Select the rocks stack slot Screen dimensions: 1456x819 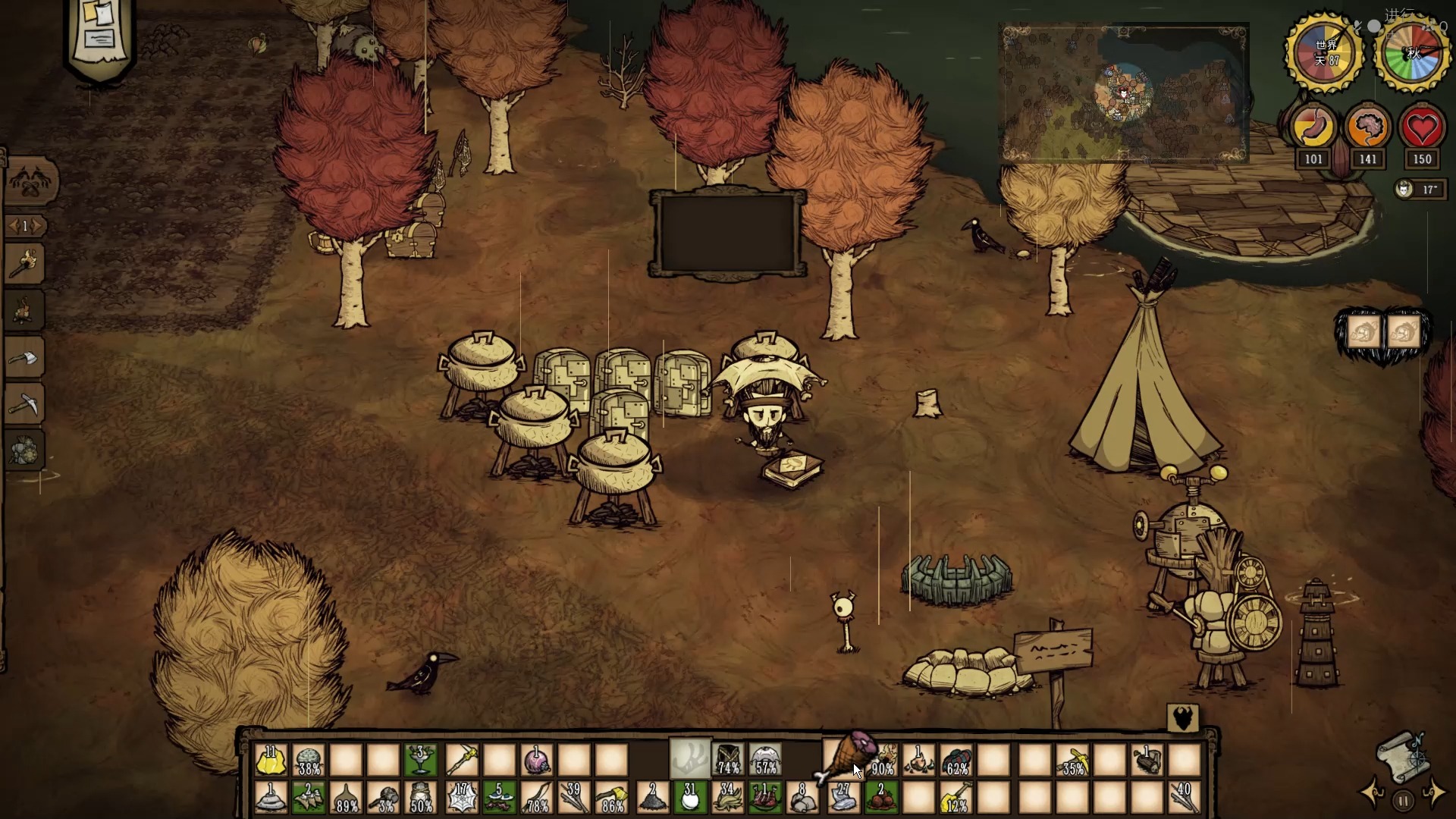click(x=804, y=798)
